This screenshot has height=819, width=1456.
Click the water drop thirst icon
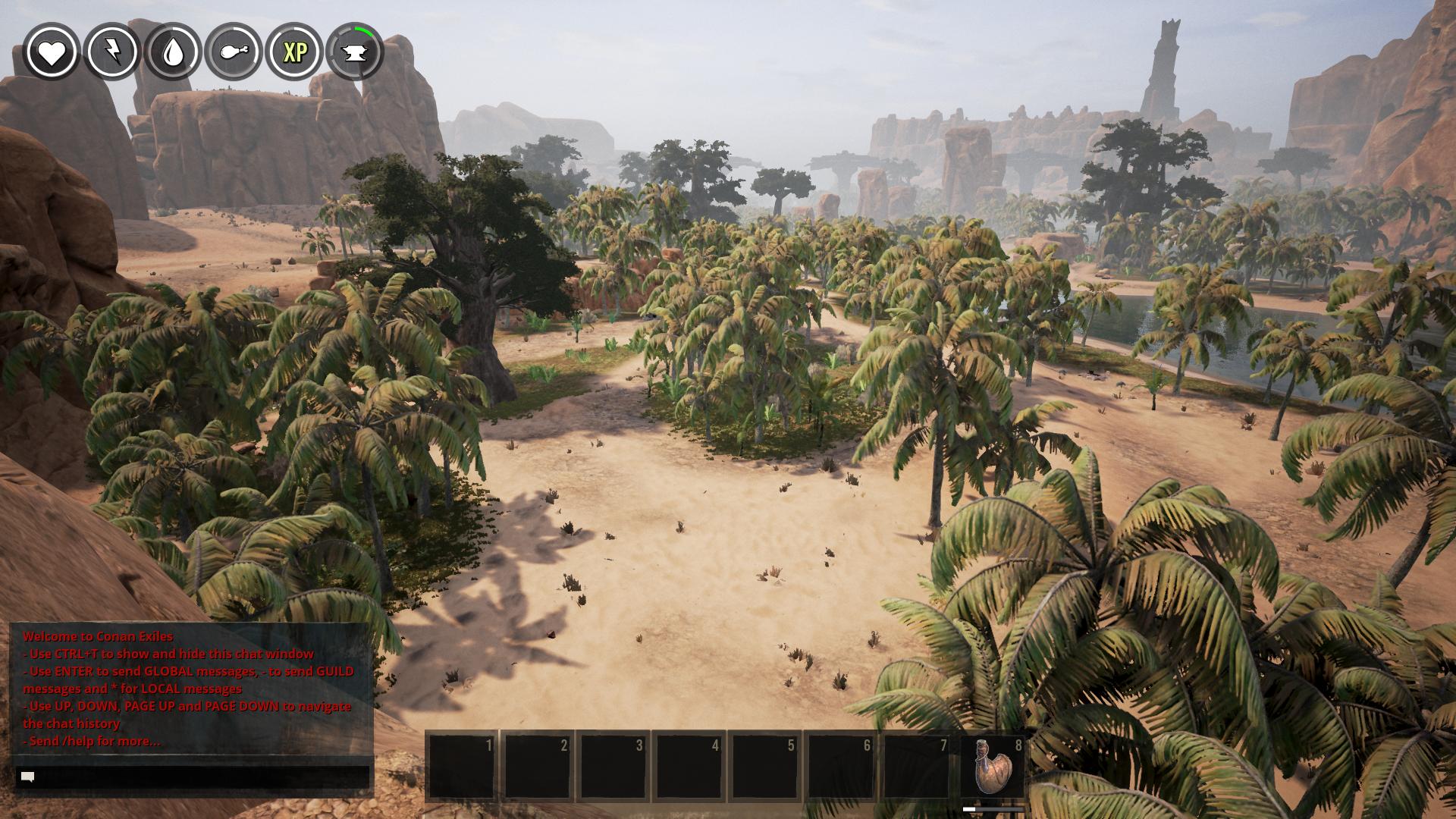(x=173, y=52)
